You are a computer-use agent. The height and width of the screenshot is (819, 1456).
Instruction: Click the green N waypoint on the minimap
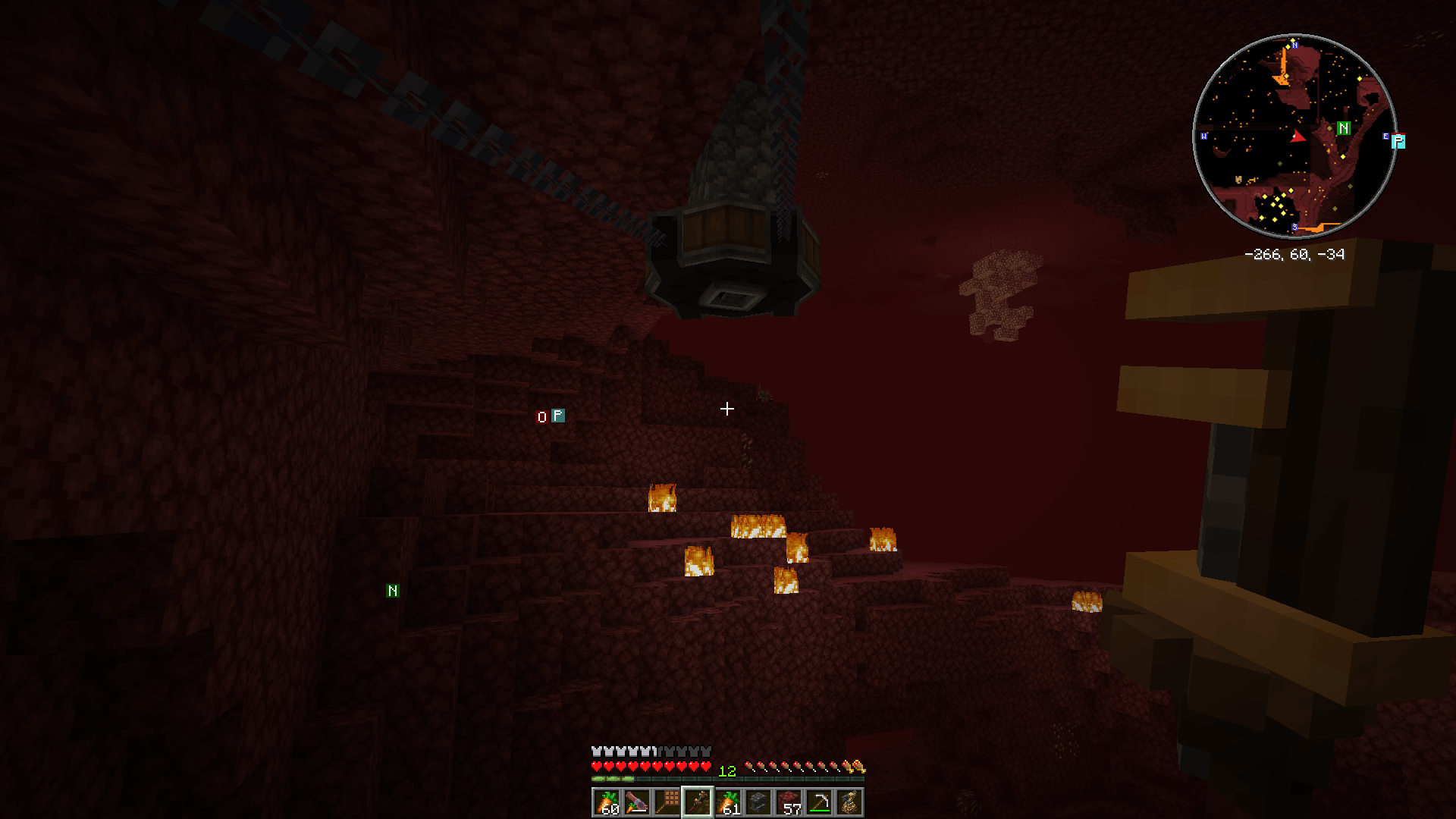(x=1344, y=128)
